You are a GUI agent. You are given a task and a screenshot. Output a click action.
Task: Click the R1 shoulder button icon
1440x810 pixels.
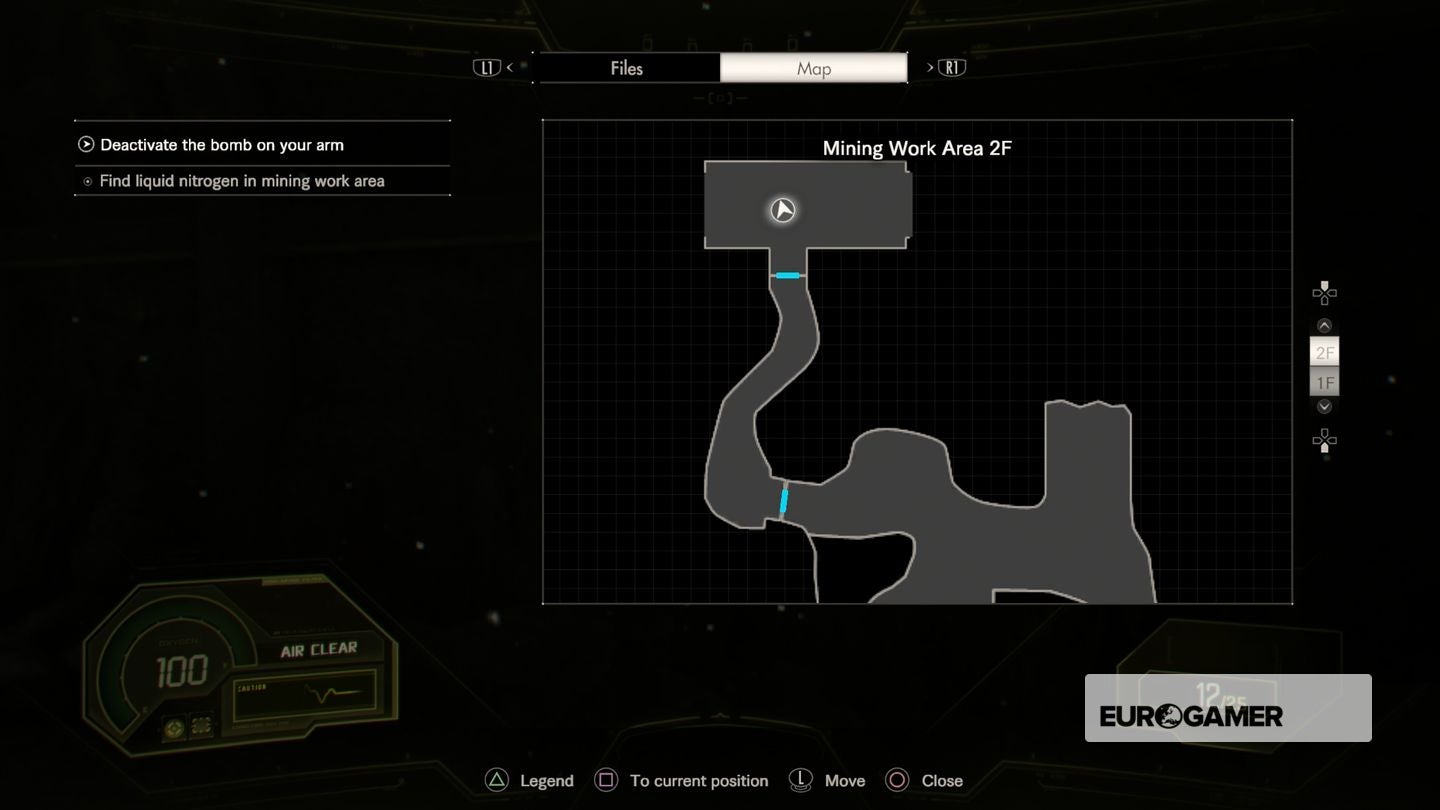coord(952,66)
